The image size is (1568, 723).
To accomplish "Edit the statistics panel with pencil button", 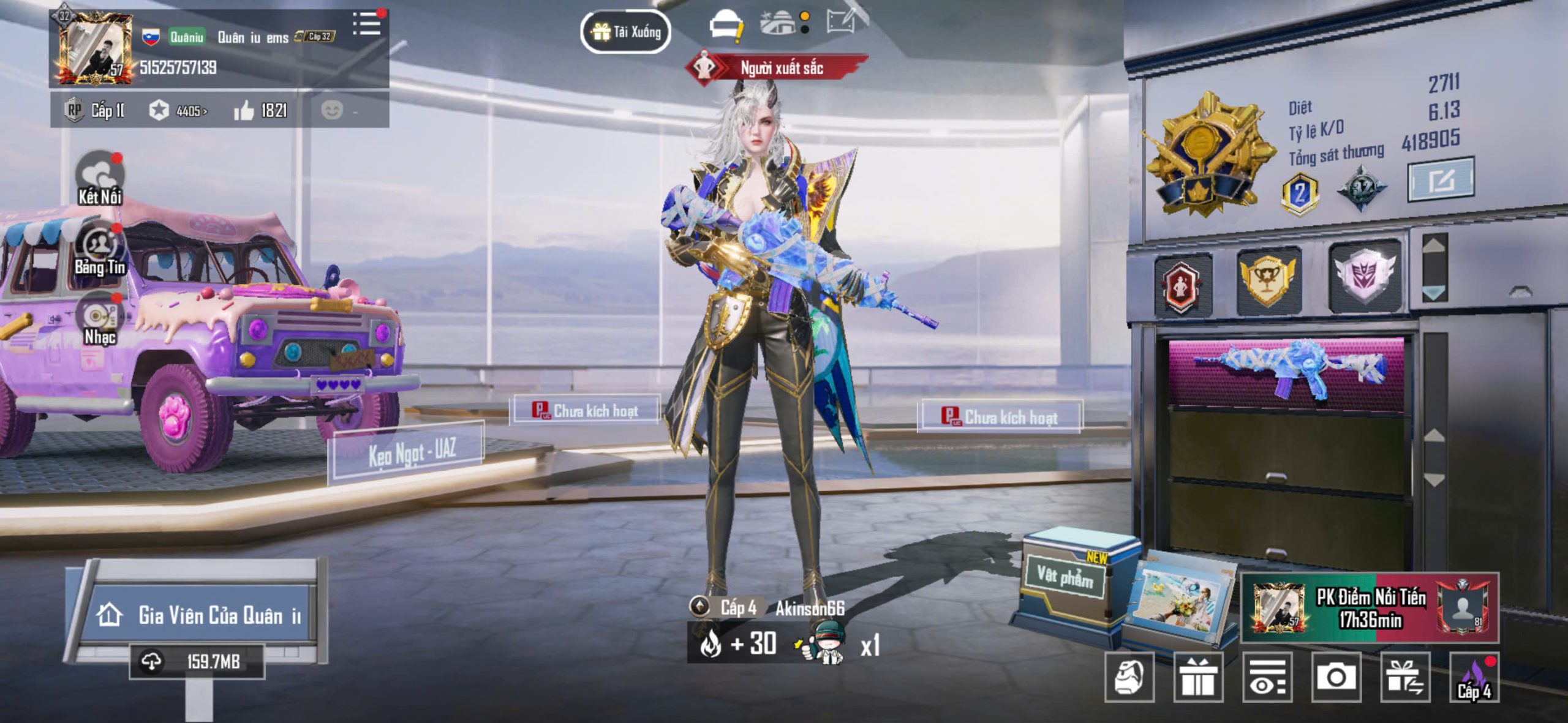I will pos(1441,179).
